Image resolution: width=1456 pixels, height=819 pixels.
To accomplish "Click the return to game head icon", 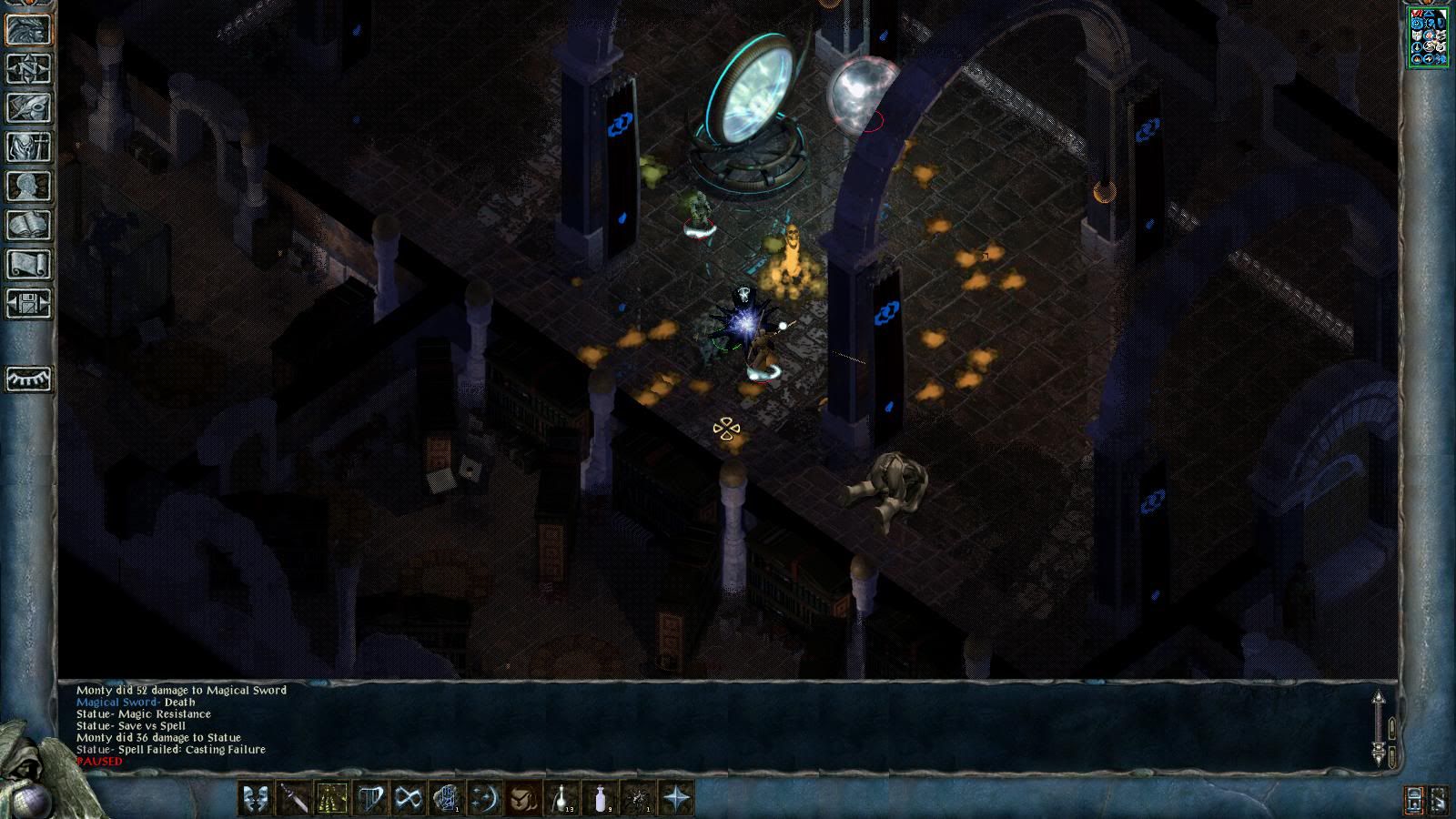I will 28,30.
